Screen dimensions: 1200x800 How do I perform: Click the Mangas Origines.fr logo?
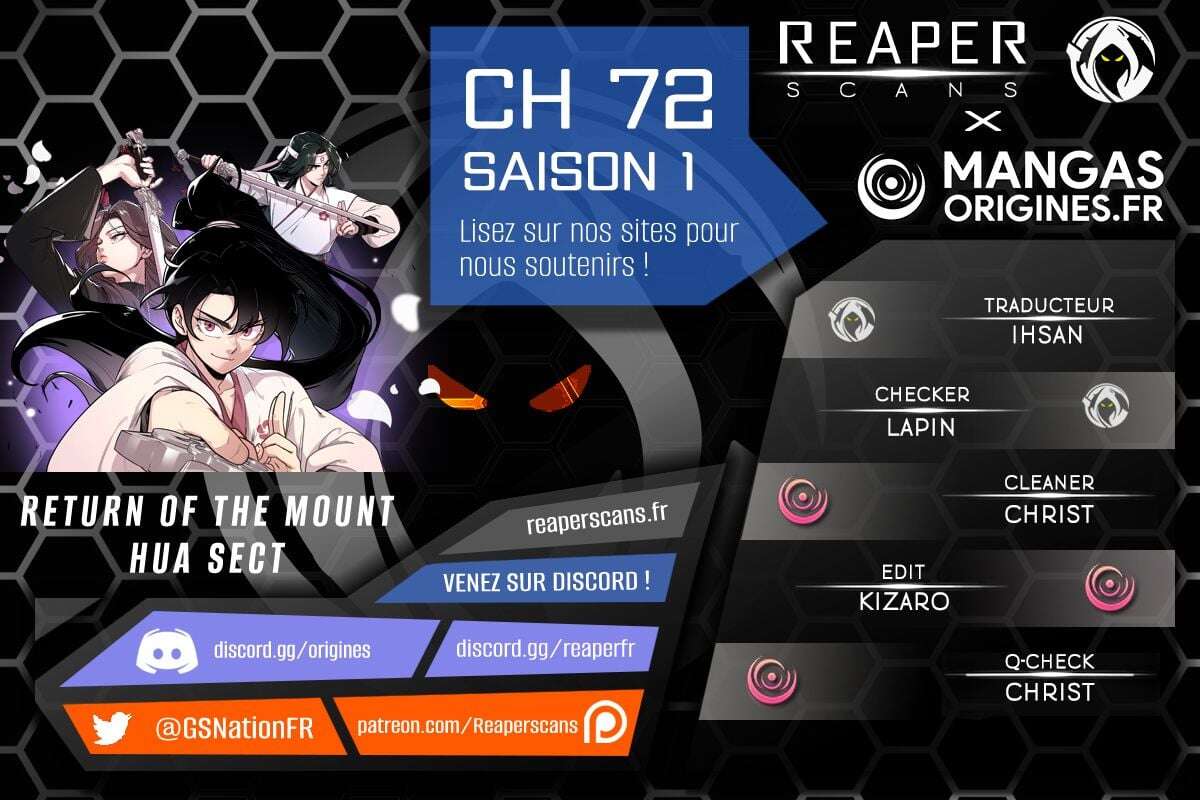[1010, 186]
